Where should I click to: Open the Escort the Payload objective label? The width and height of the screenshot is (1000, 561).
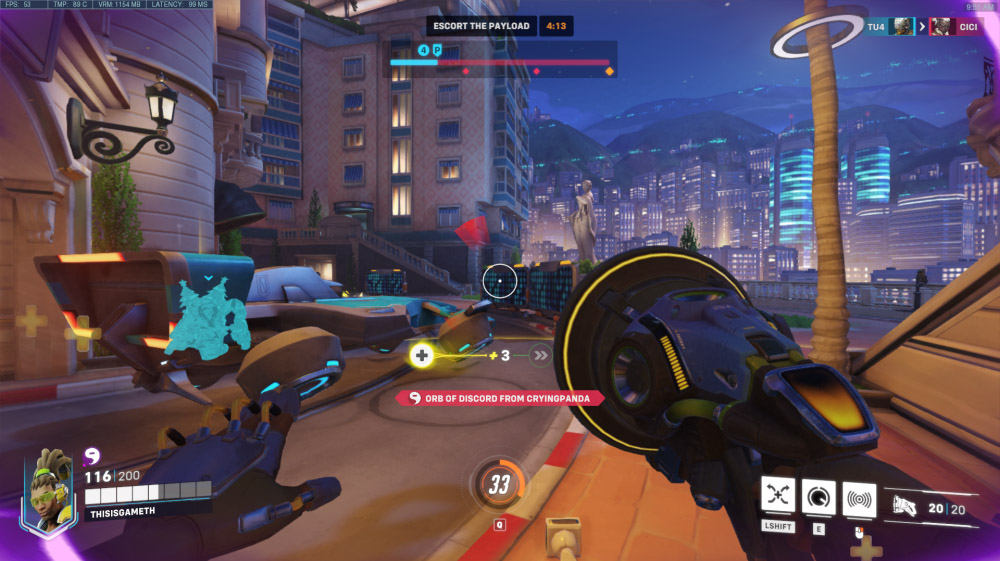(482, 26)
